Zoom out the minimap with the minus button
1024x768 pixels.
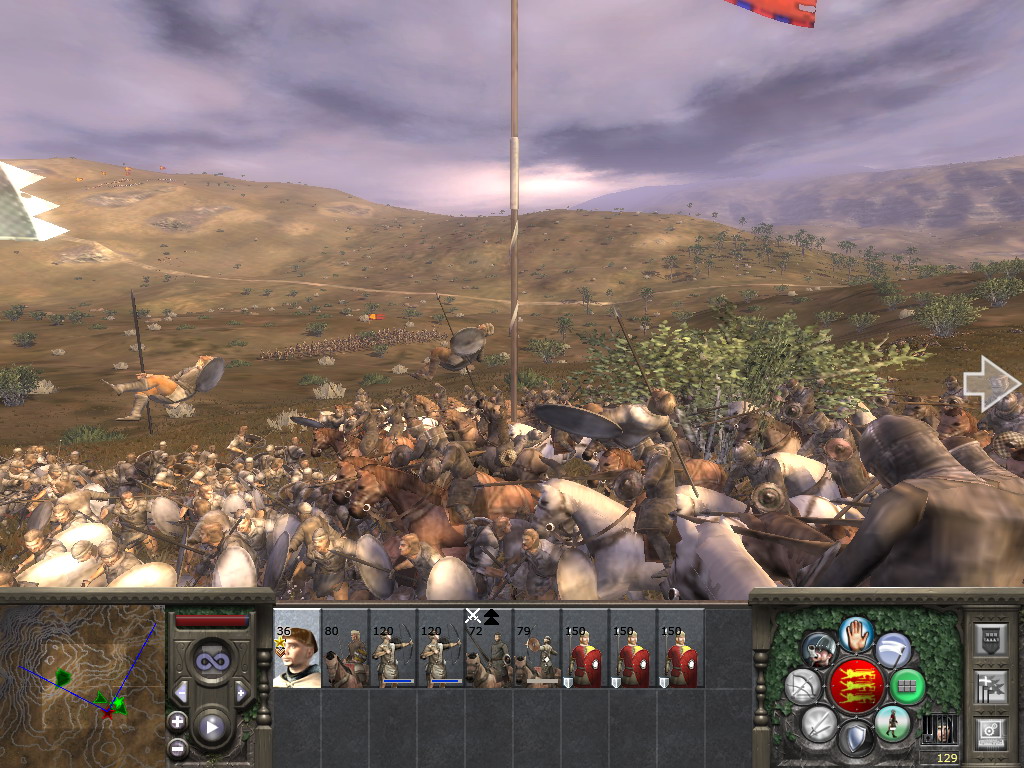pos(178,746)
